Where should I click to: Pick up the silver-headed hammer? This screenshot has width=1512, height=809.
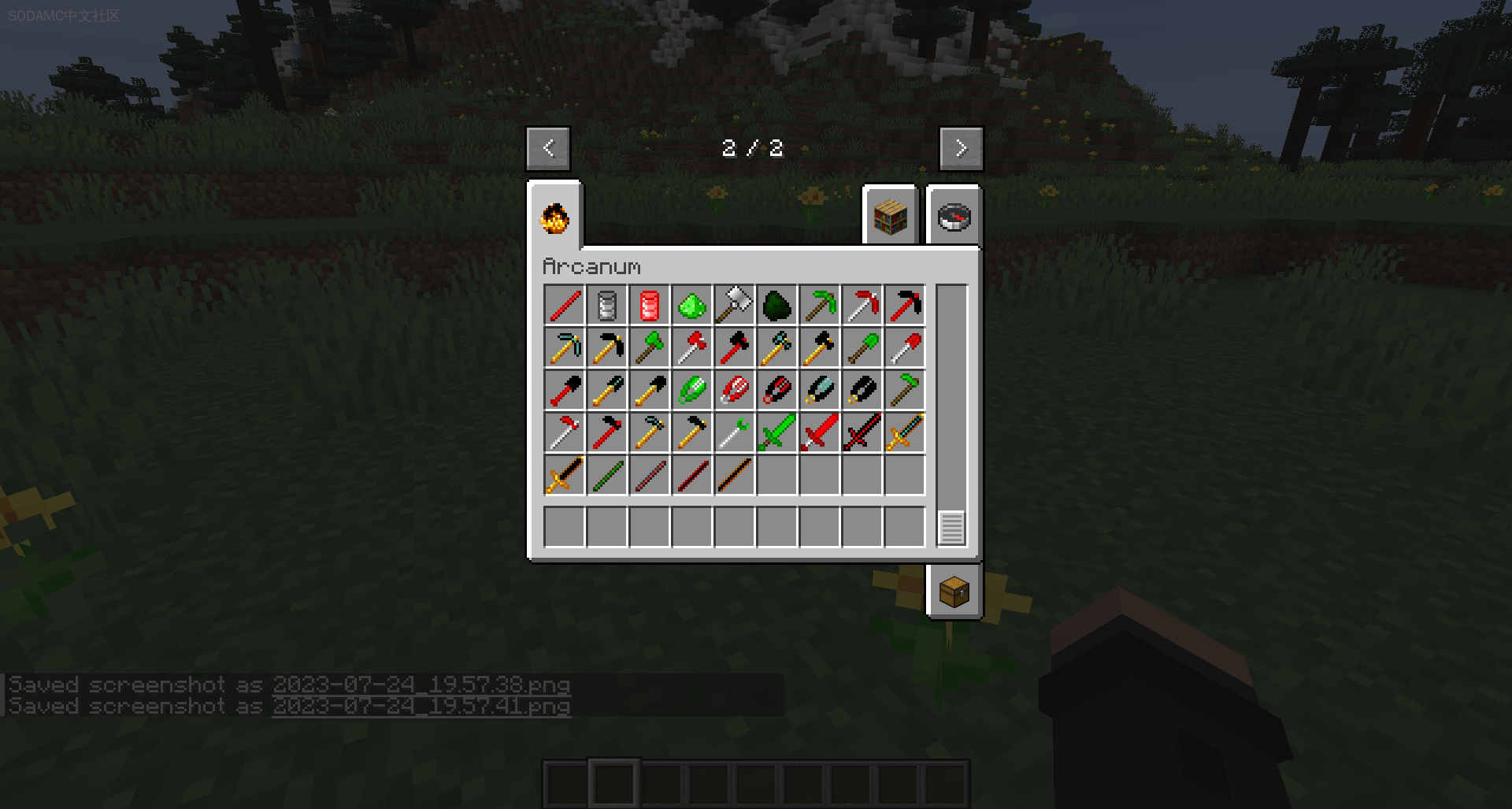coord(735,306)
